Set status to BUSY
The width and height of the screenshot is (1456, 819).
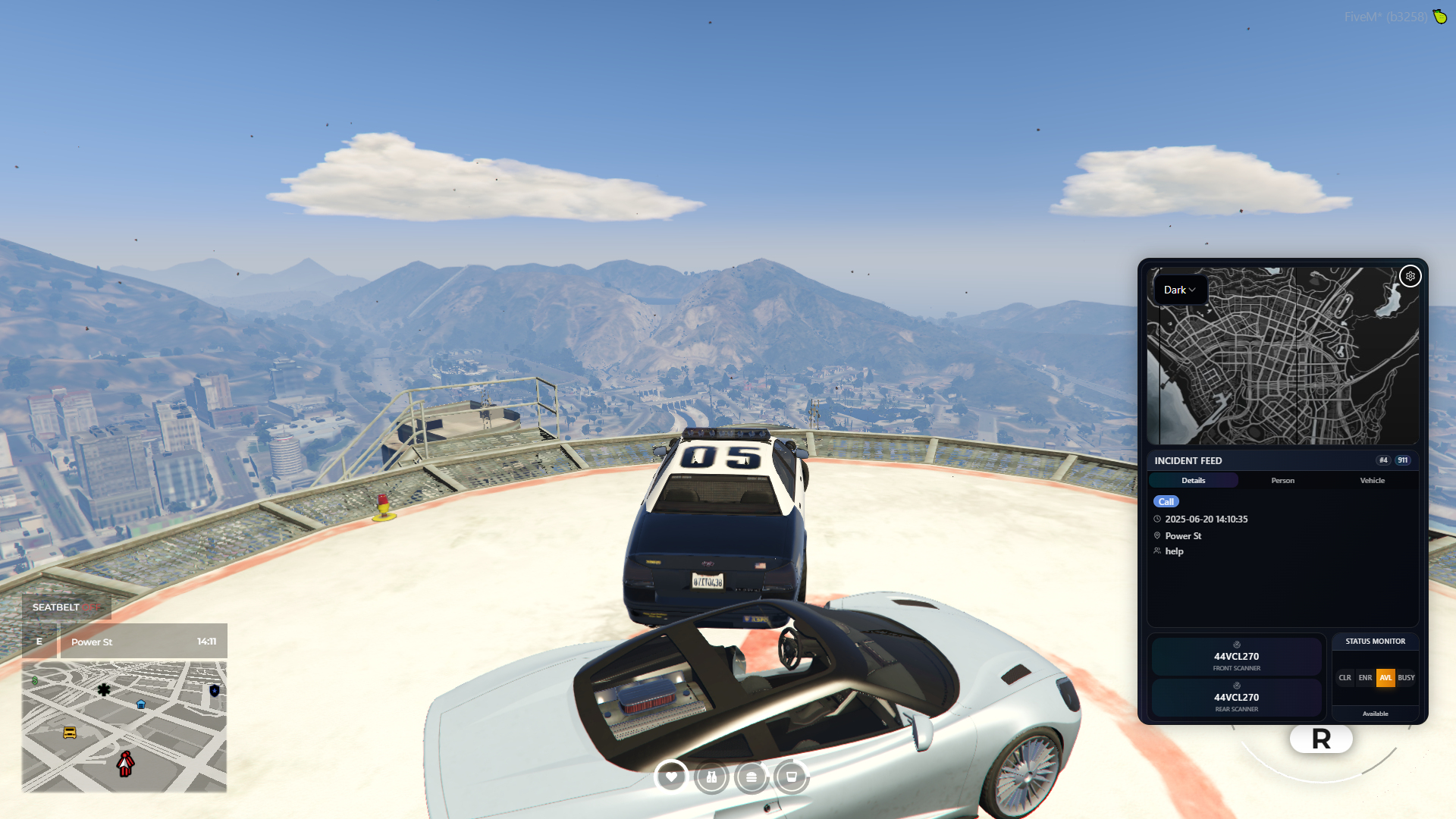pyautogui.click(x=1406, y=677)
